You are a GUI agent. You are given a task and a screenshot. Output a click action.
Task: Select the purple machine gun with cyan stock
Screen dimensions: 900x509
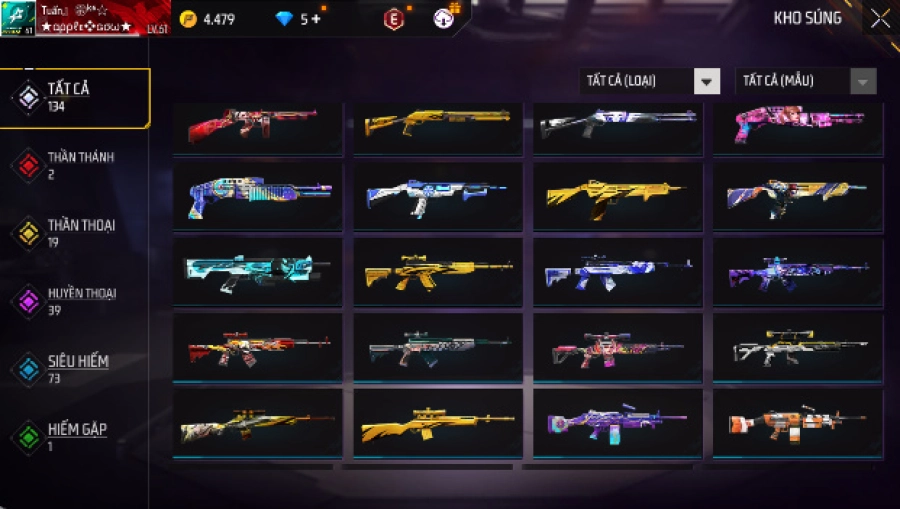click(617, 423)
